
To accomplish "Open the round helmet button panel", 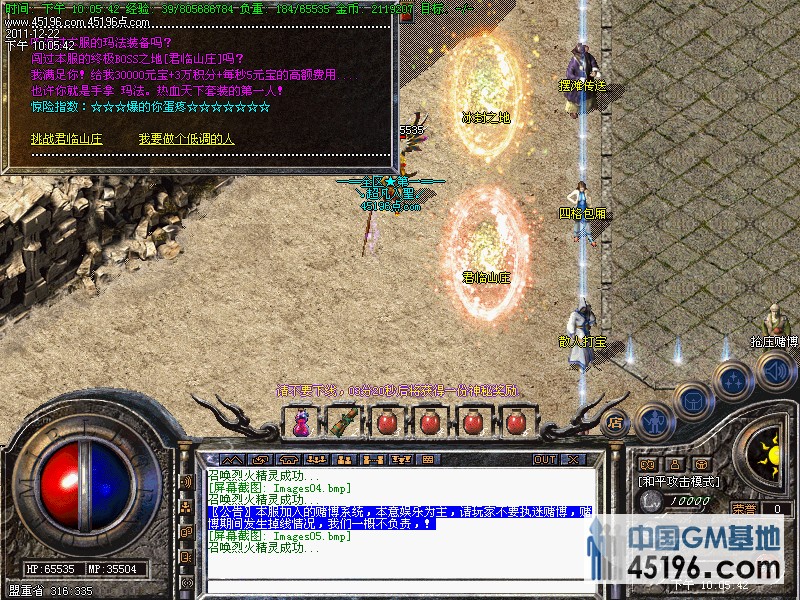I will pos(693,400).
